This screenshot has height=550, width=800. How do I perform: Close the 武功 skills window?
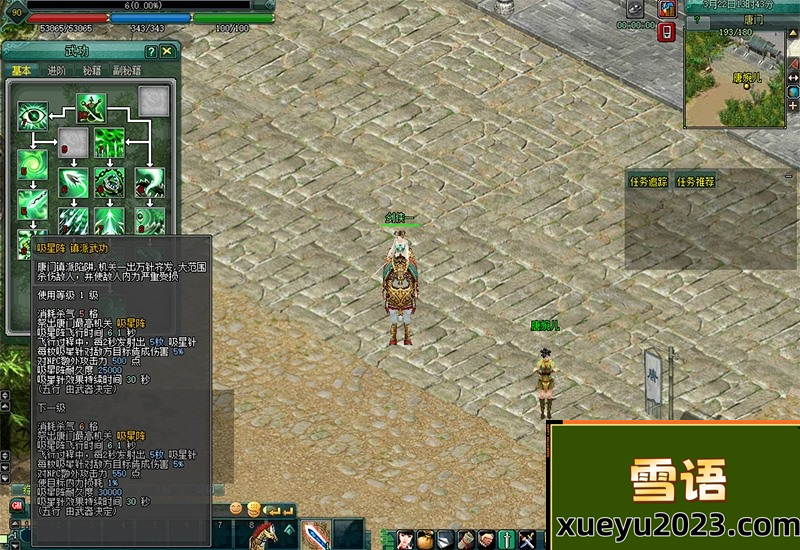pyautogui.click(x=167, y=51)
